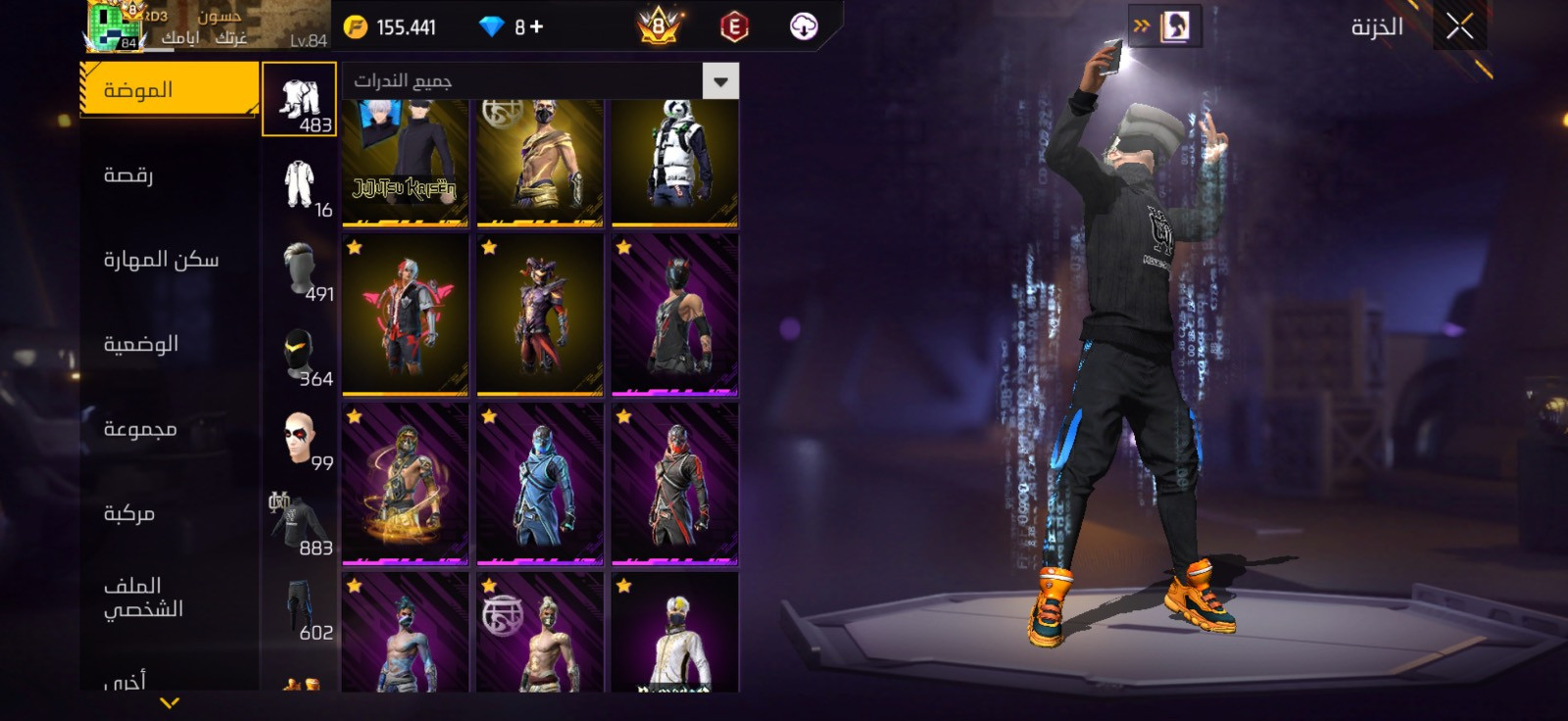Add diamonds with the plus button
The image size is (1568, 721).
536,27
